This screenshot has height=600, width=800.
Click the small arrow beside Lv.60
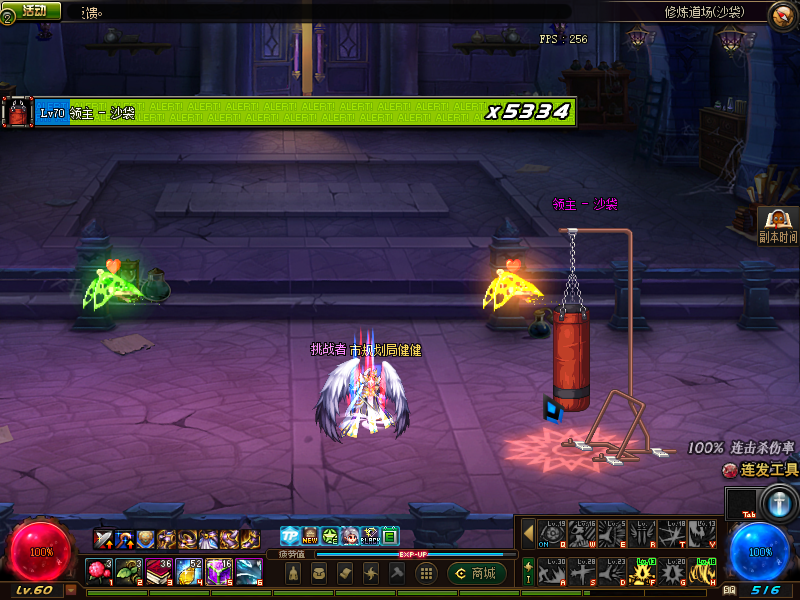pyautogui.click(x=70, y=590)
